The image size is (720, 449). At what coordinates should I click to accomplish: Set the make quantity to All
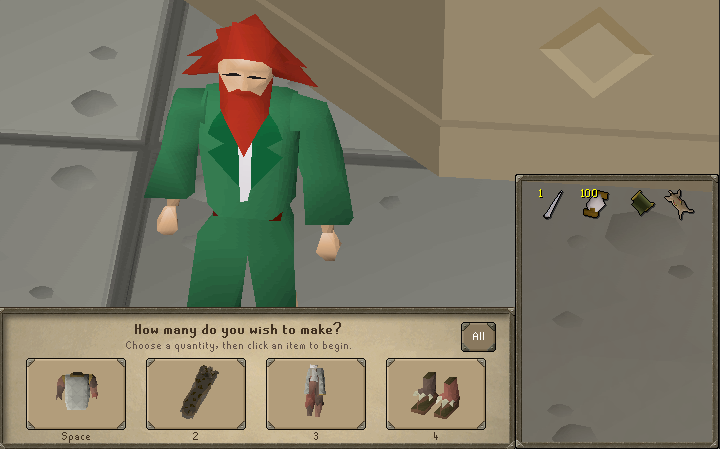(478, 337)
